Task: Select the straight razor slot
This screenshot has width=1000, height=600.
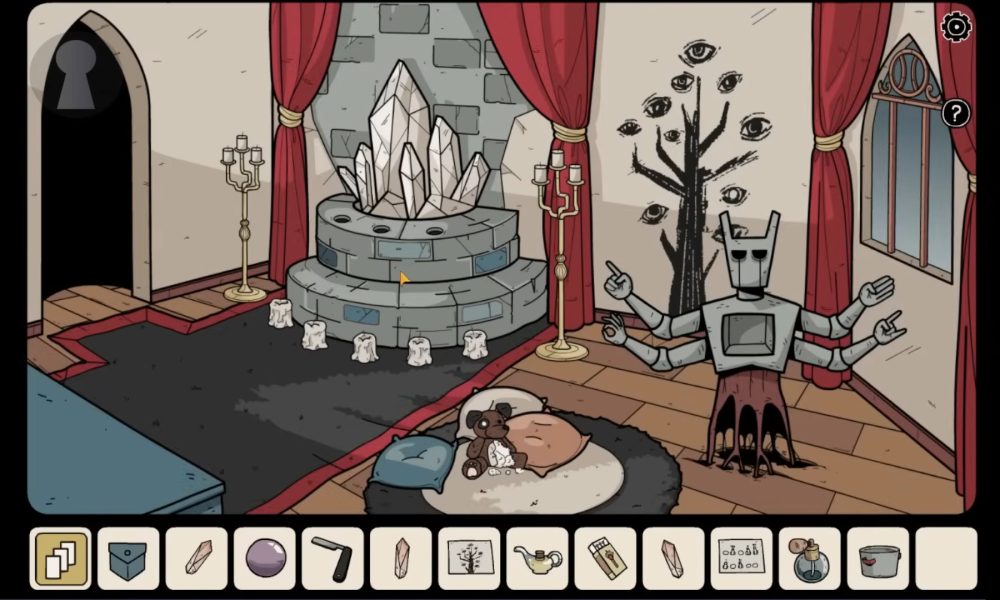Action: coord(333,558)
